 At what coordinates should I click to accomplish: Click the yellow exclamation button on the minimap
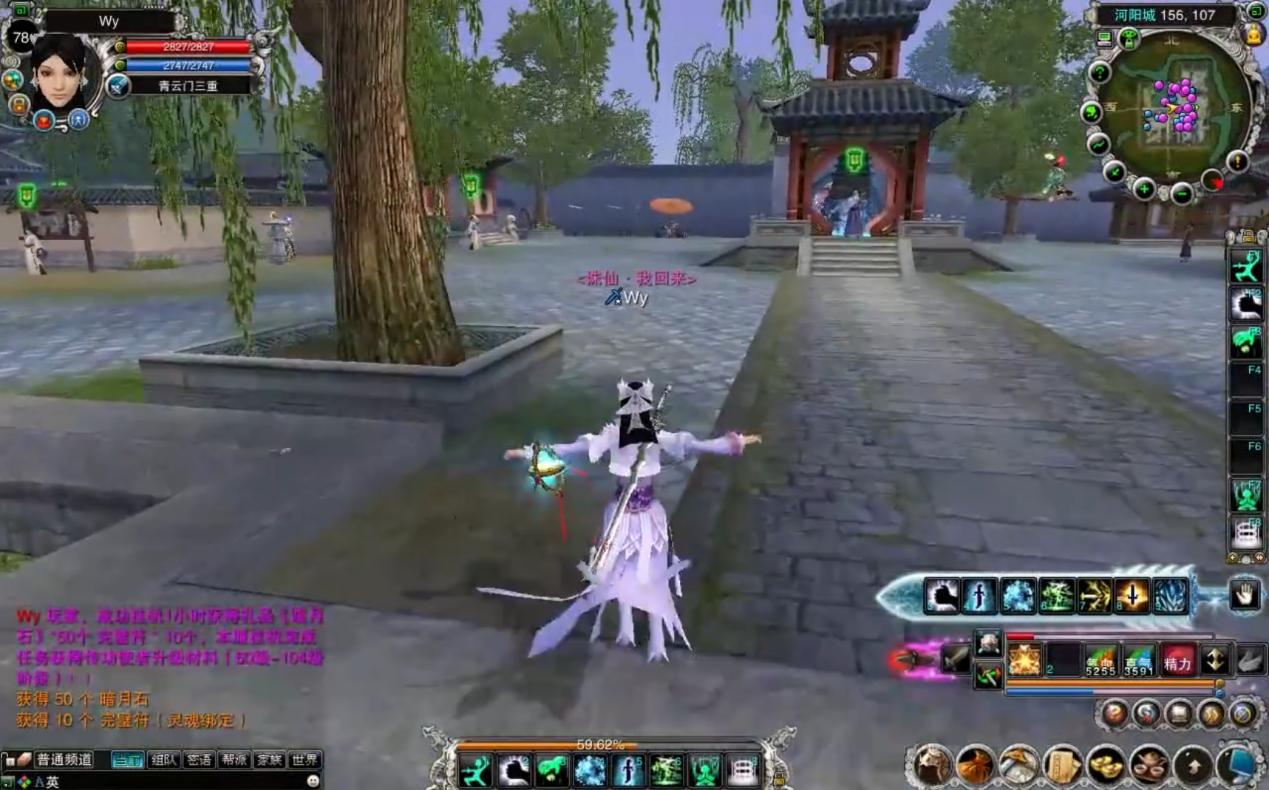pyautogui.click(x=1238, y=160)
